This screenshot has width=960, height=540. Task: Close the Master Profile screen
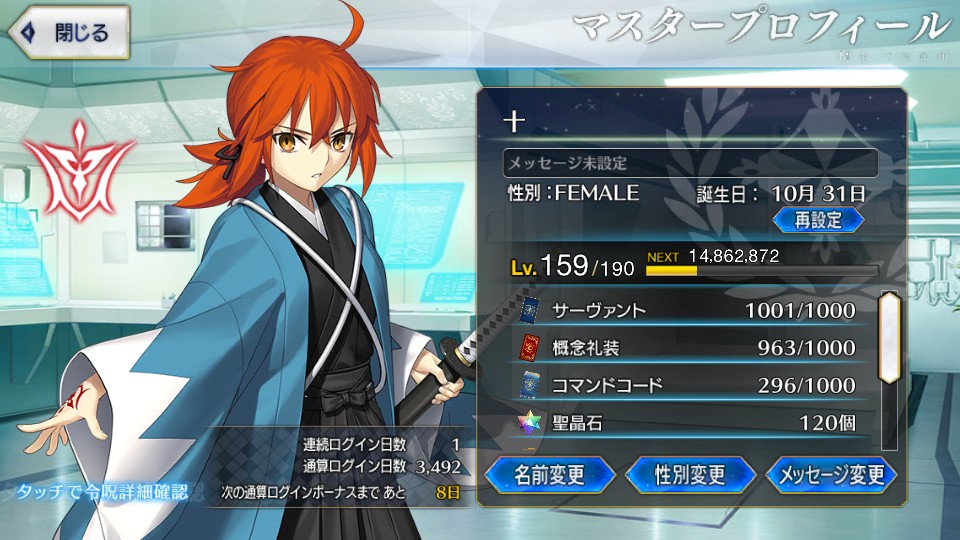coord(68,31)
